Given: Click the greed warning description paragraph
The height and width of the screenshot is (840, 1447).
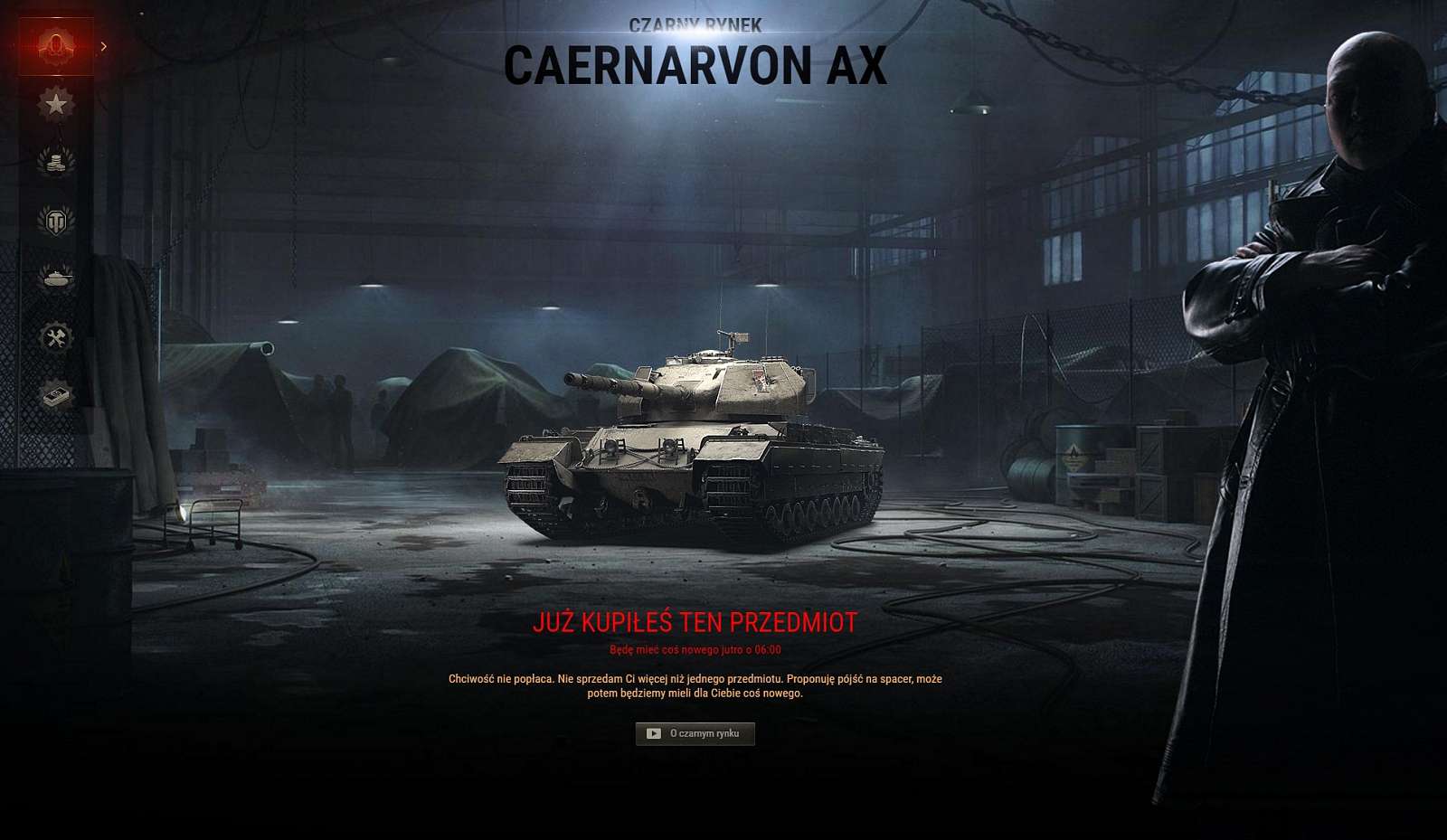Looking at the screenshot, I should tap(696, 684).
